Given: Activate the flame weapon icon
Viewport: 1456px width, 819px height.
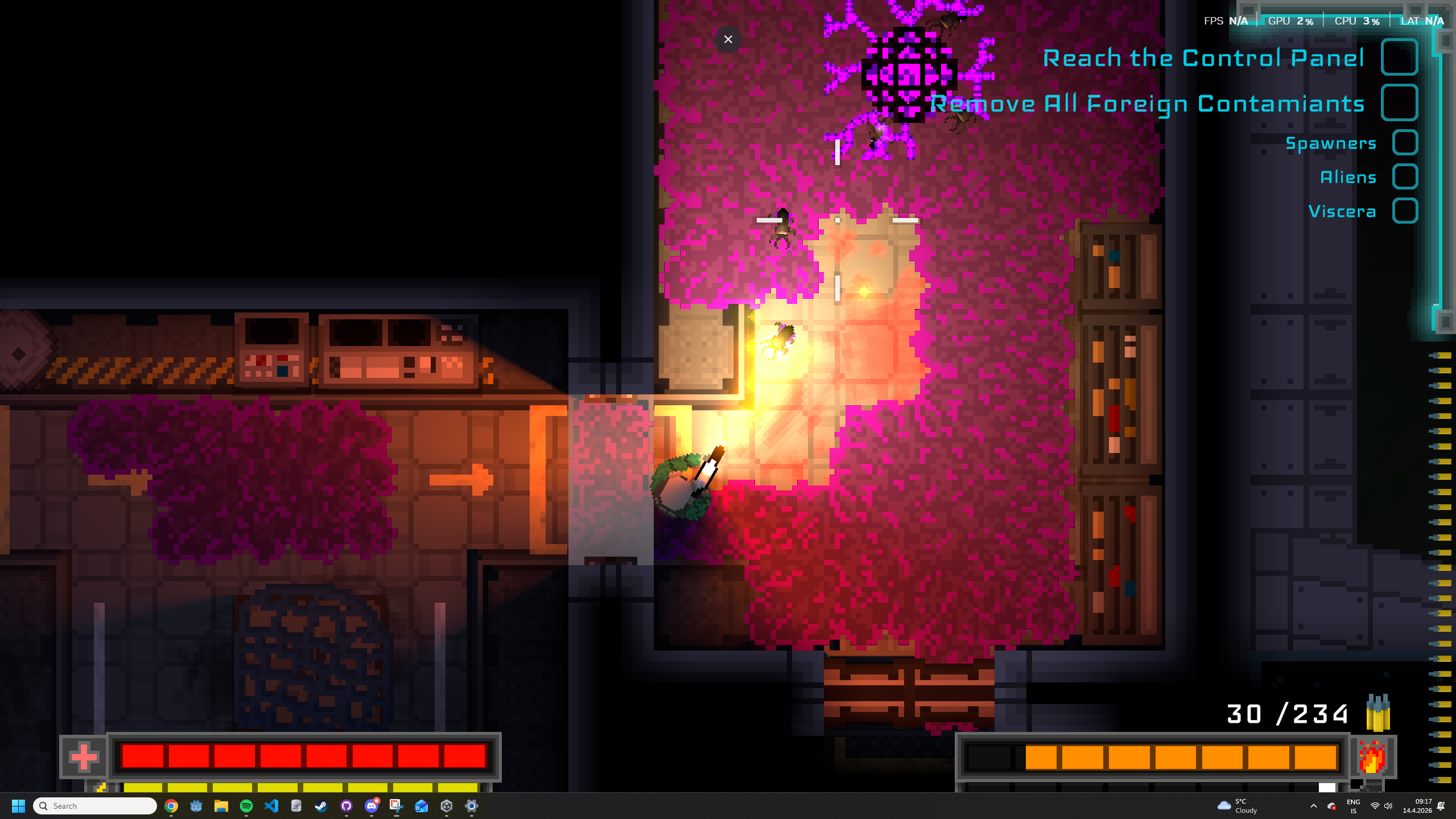Looking at the screenshot, I should point(1372,757).
